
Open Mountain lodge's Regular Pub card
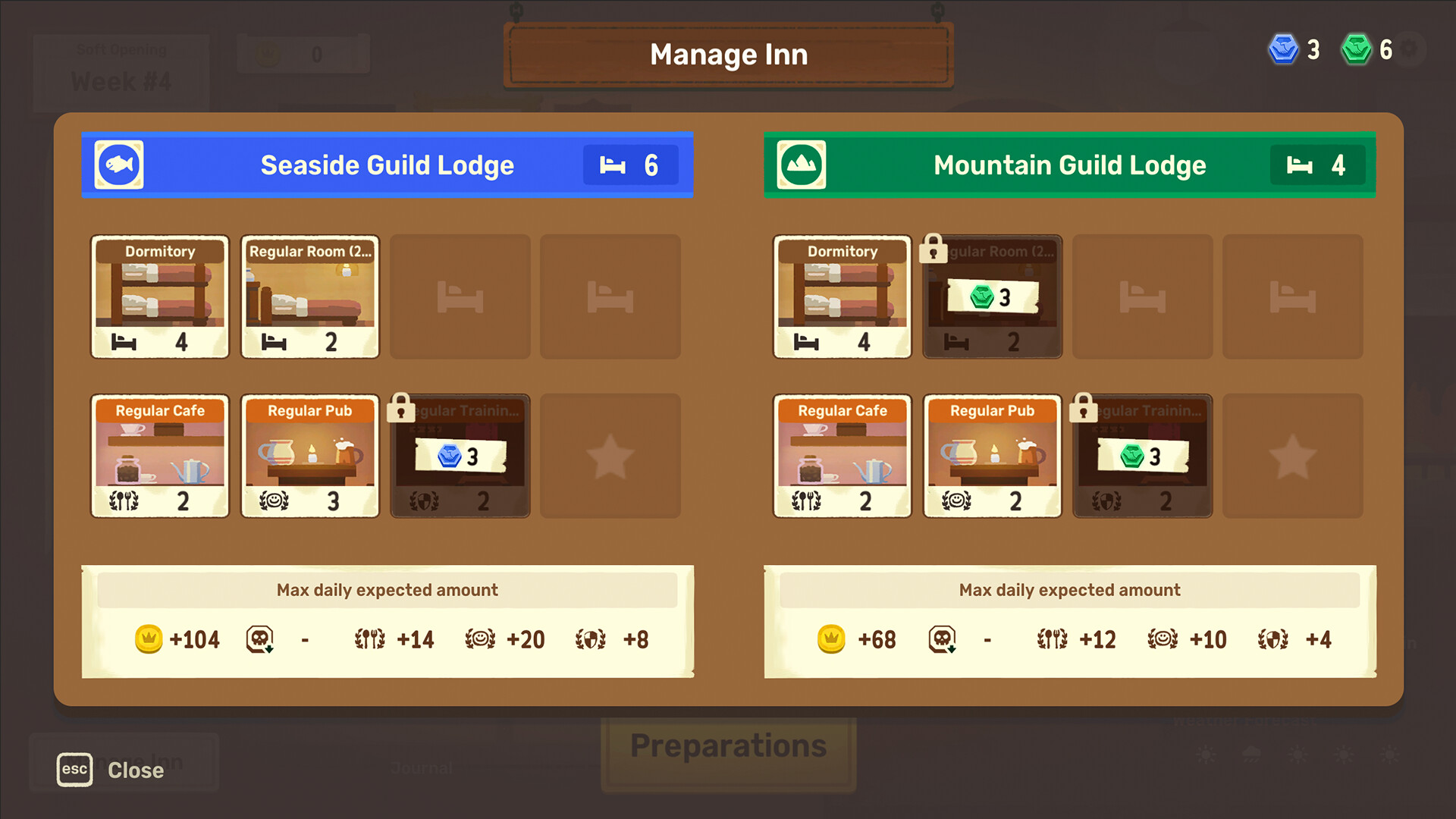(992, 455)
